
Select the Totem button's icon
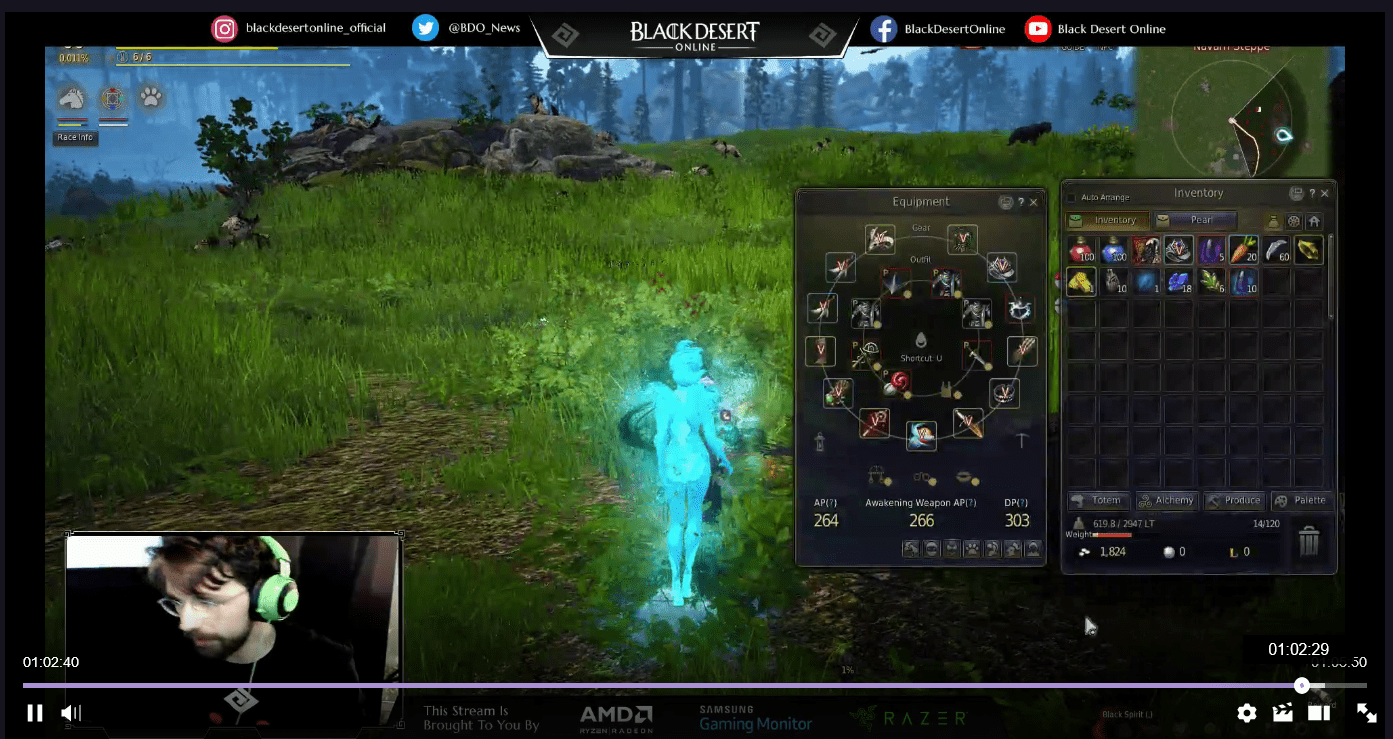[x=1077, y=501]
